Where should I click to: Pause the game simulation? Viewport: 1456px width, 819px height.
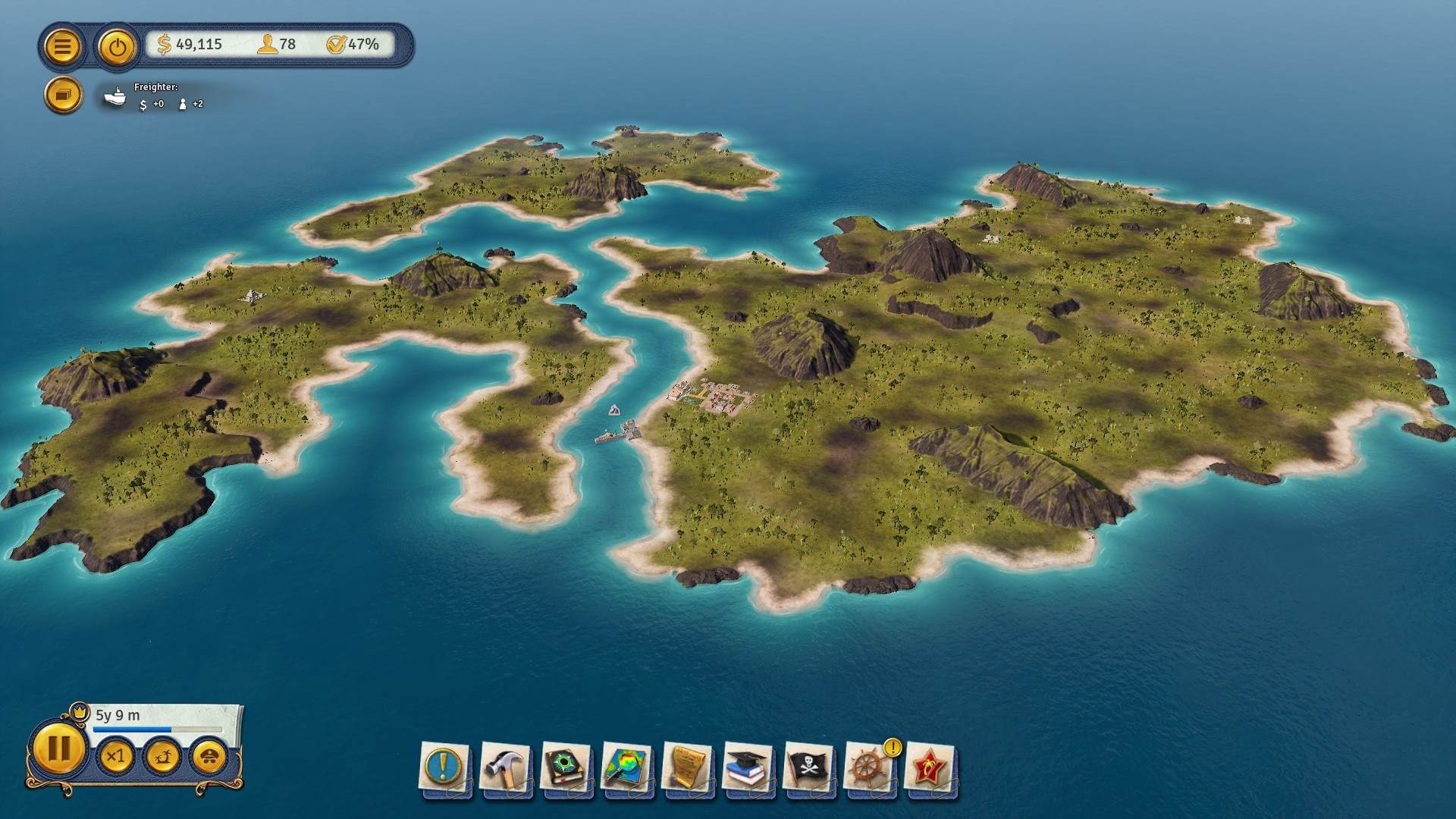58,749
